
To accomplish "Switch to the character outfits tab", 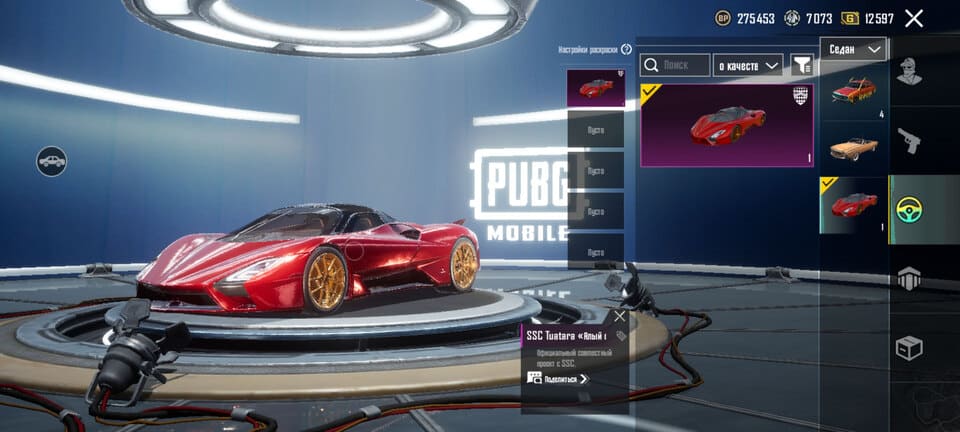I will [x=909, y=70].
